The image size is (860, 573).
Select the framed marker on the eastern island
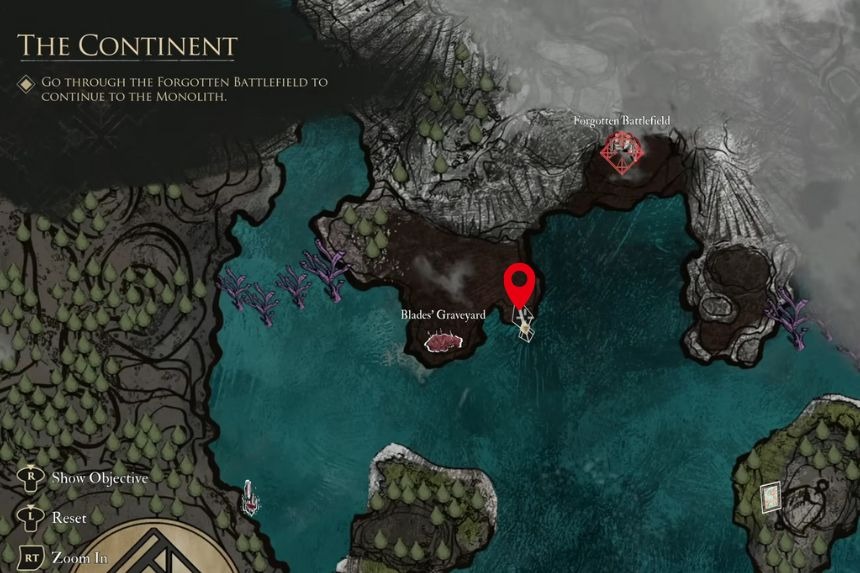(768, 495)
